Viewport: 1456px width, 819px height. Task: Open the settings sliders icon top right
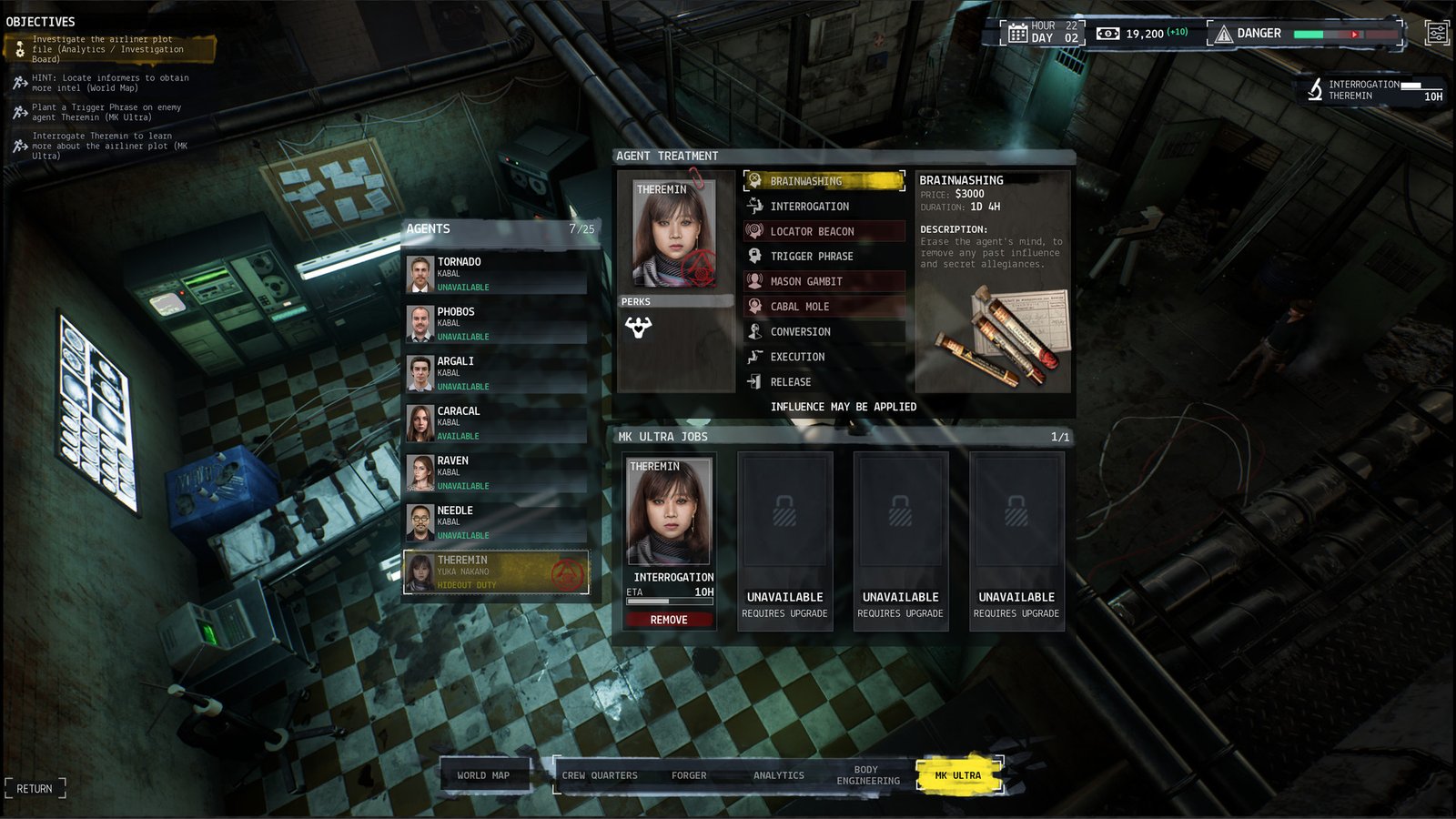click(1436, 33)
